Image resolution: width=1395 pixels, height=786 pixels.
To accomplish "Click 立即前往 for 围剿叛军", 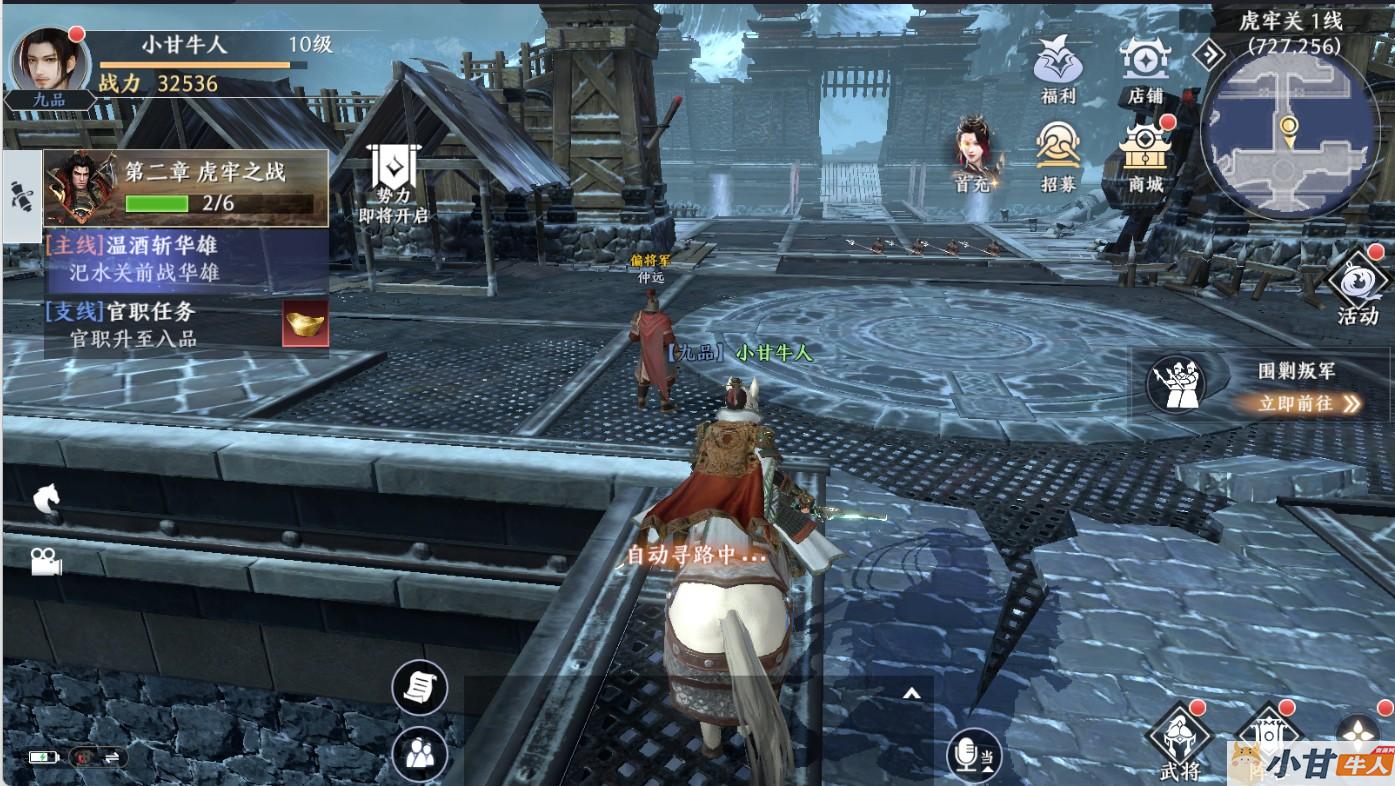I will [x=1295, y=404].
